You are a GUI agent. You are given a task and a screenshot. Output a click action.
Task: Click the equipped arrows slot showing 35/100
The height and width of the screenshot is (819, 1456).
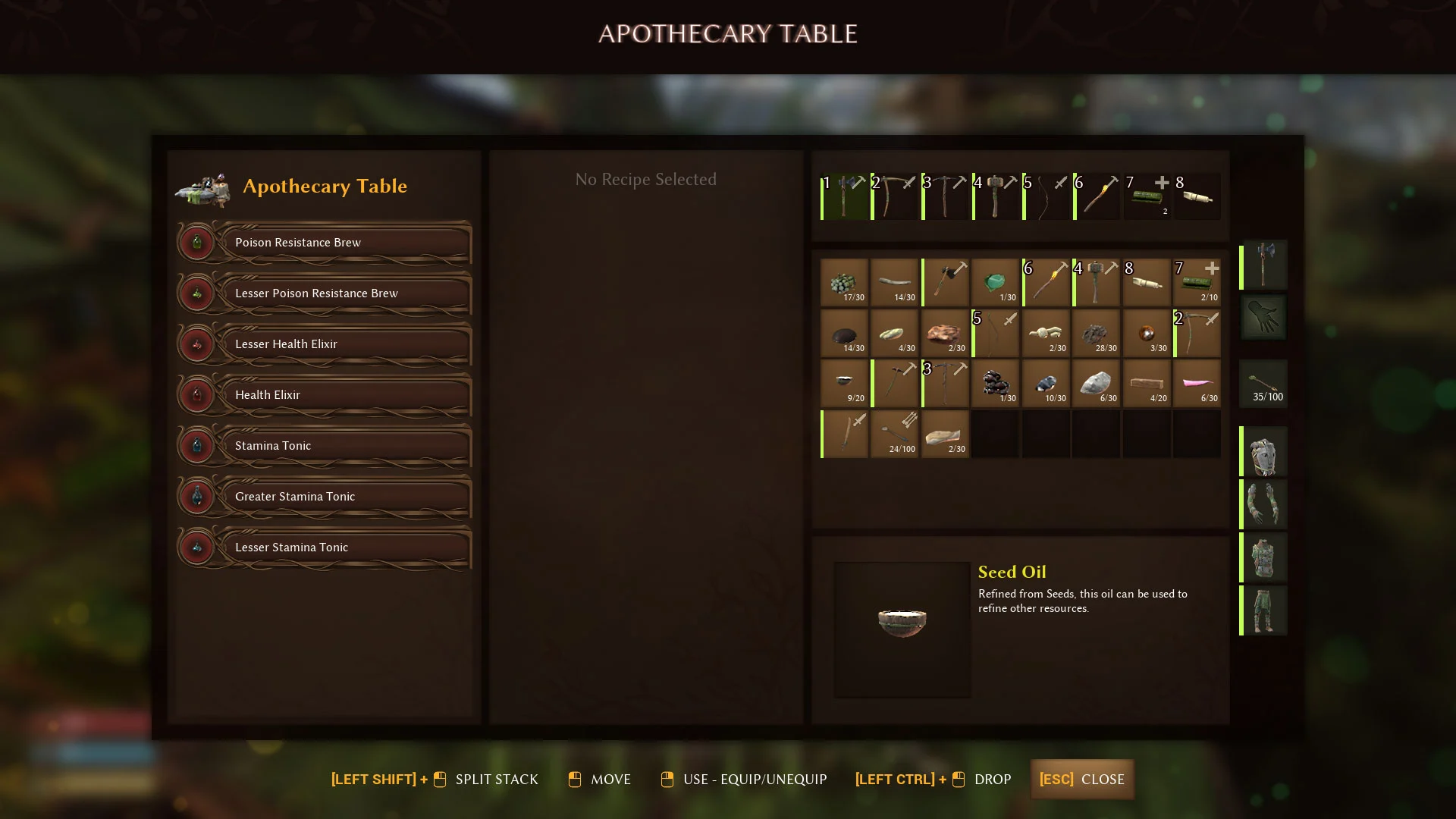[1263, 383]
